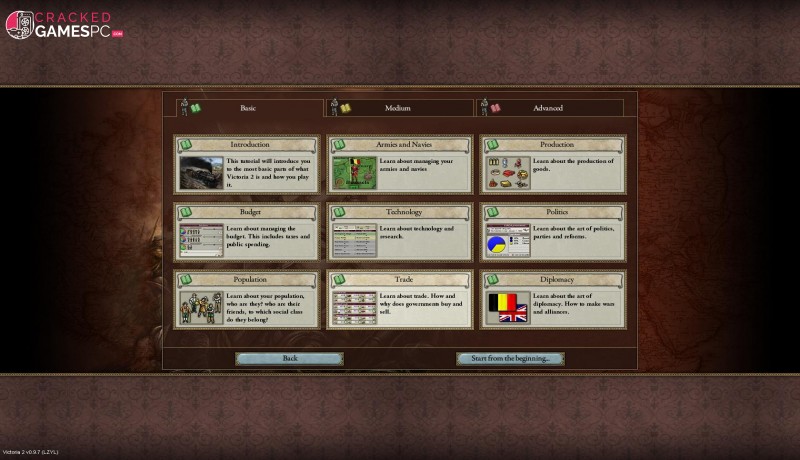Click the Back button
800x460 pixels.
290,358
